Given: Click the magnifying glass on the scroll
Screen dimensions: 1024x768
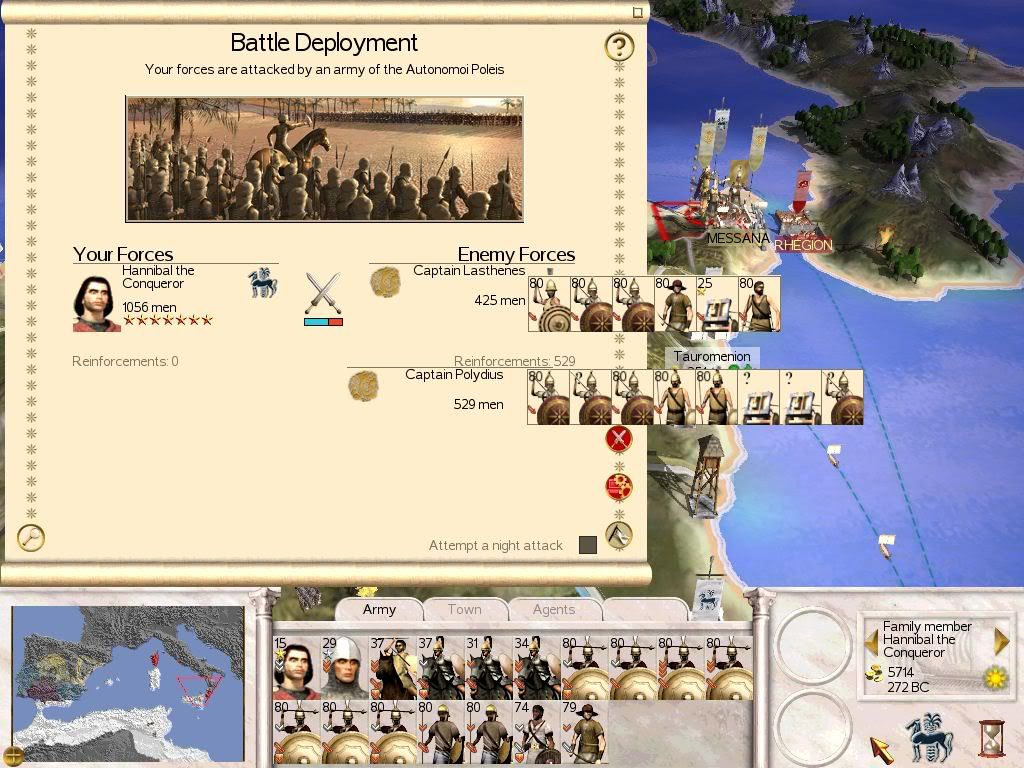Looking at the screenshot, I should point(31,537).
